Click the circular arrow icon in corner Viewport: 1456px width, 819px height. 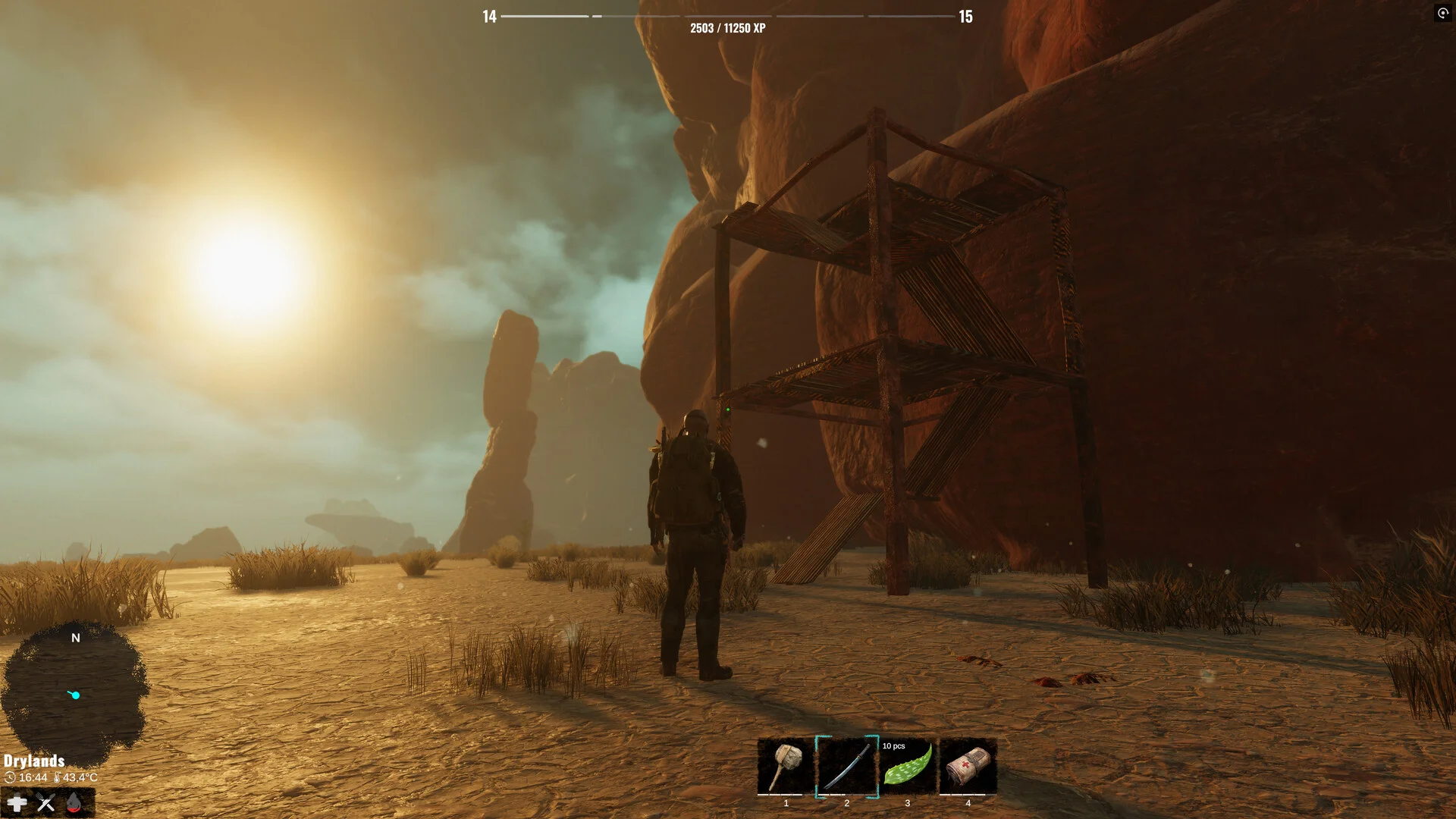coord(1442,13)
